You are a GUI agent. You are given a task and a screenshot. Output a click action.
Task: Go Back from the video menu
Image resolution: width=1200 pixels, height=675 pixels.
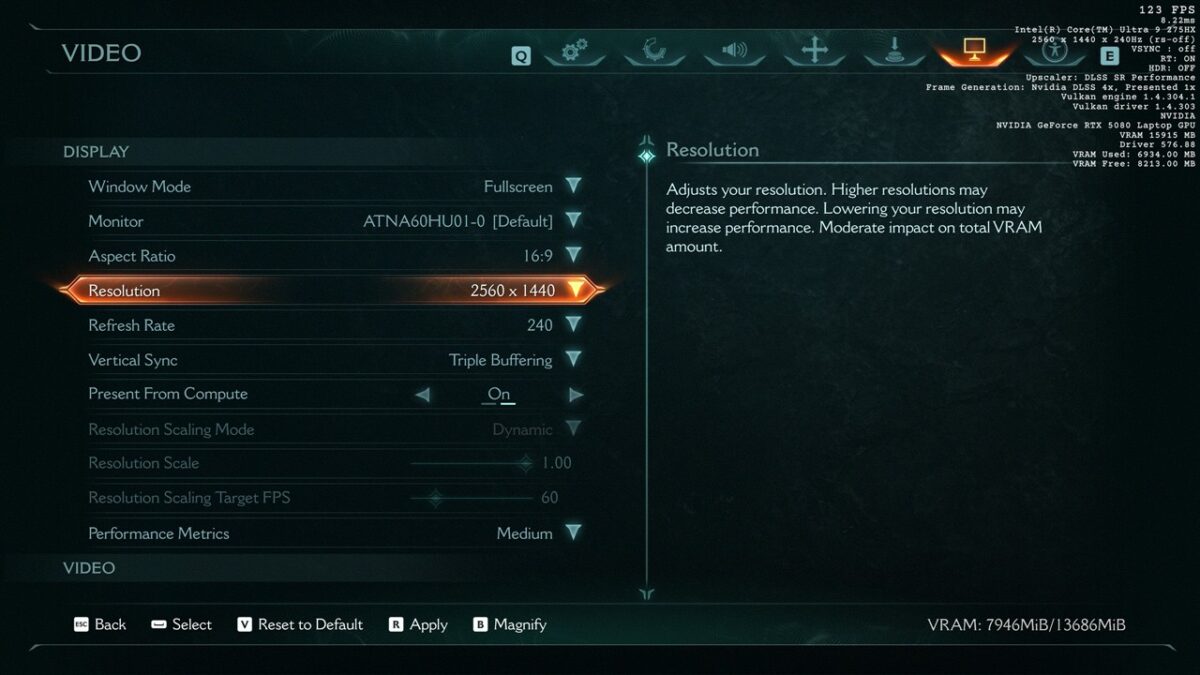pos(100,624)
